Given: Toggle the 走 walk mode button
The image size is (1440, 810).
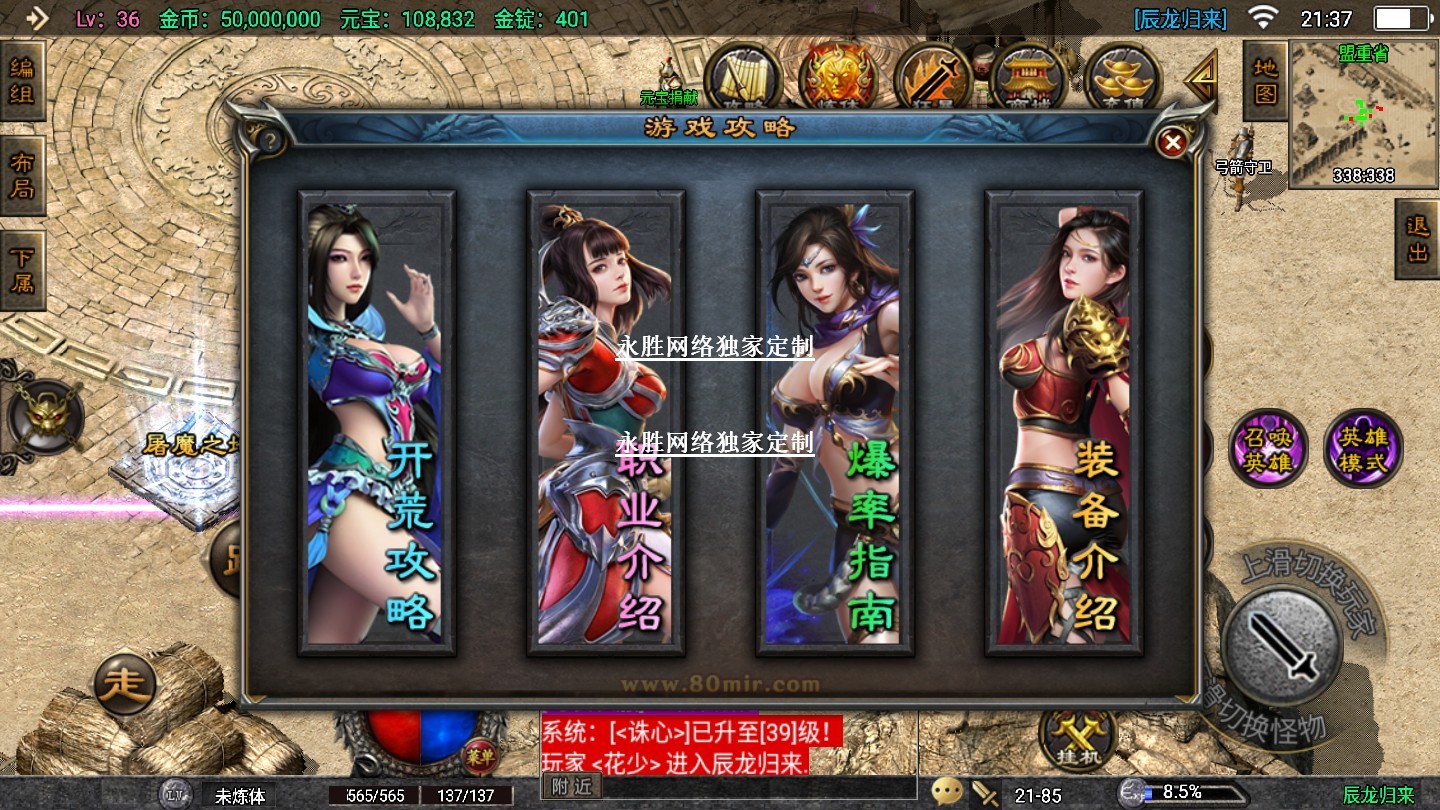Looking at the screenshot, I should 125,685.
